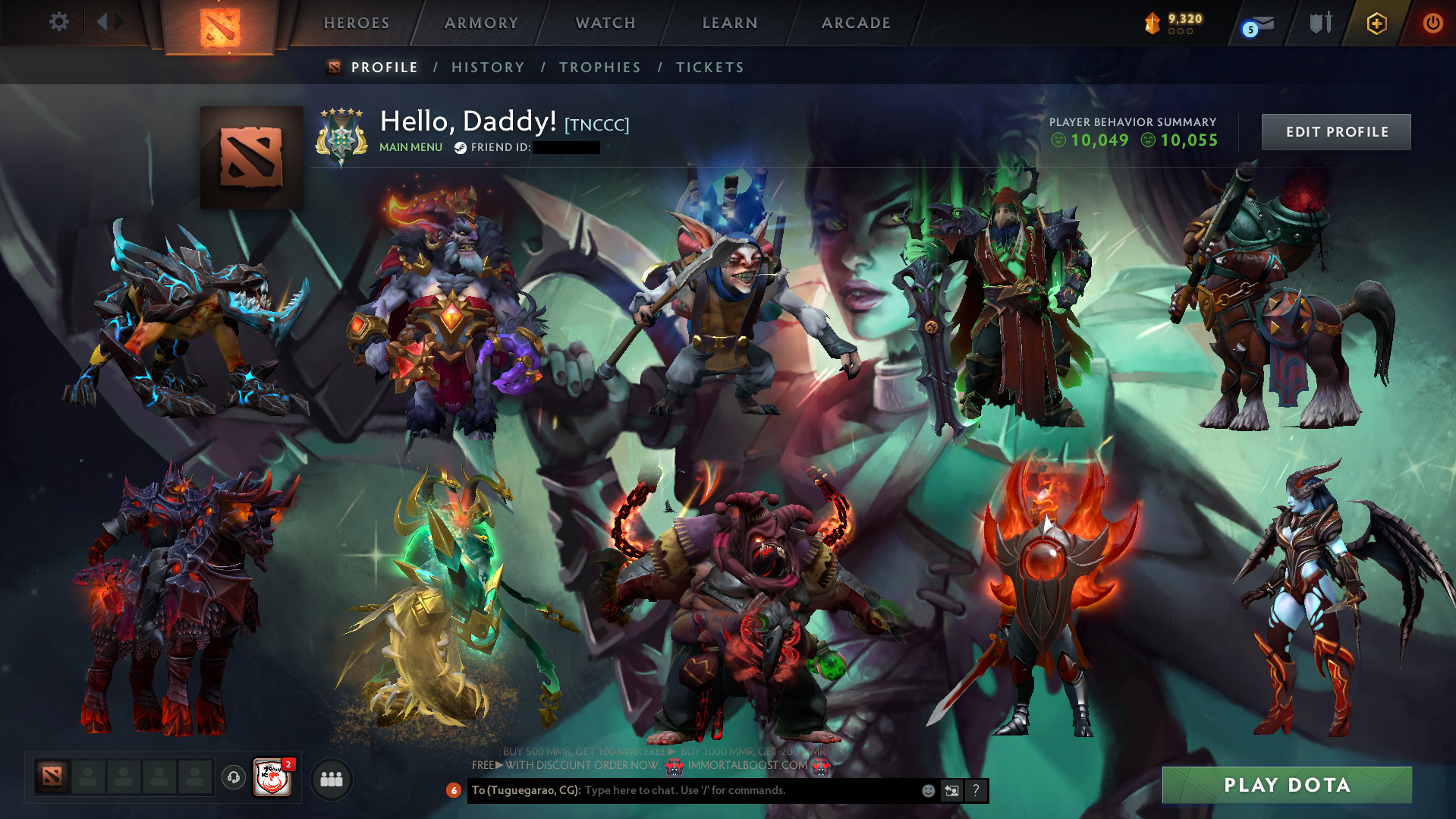
Task: Open chat help via the question mark icon
Action: click(976, 790)
